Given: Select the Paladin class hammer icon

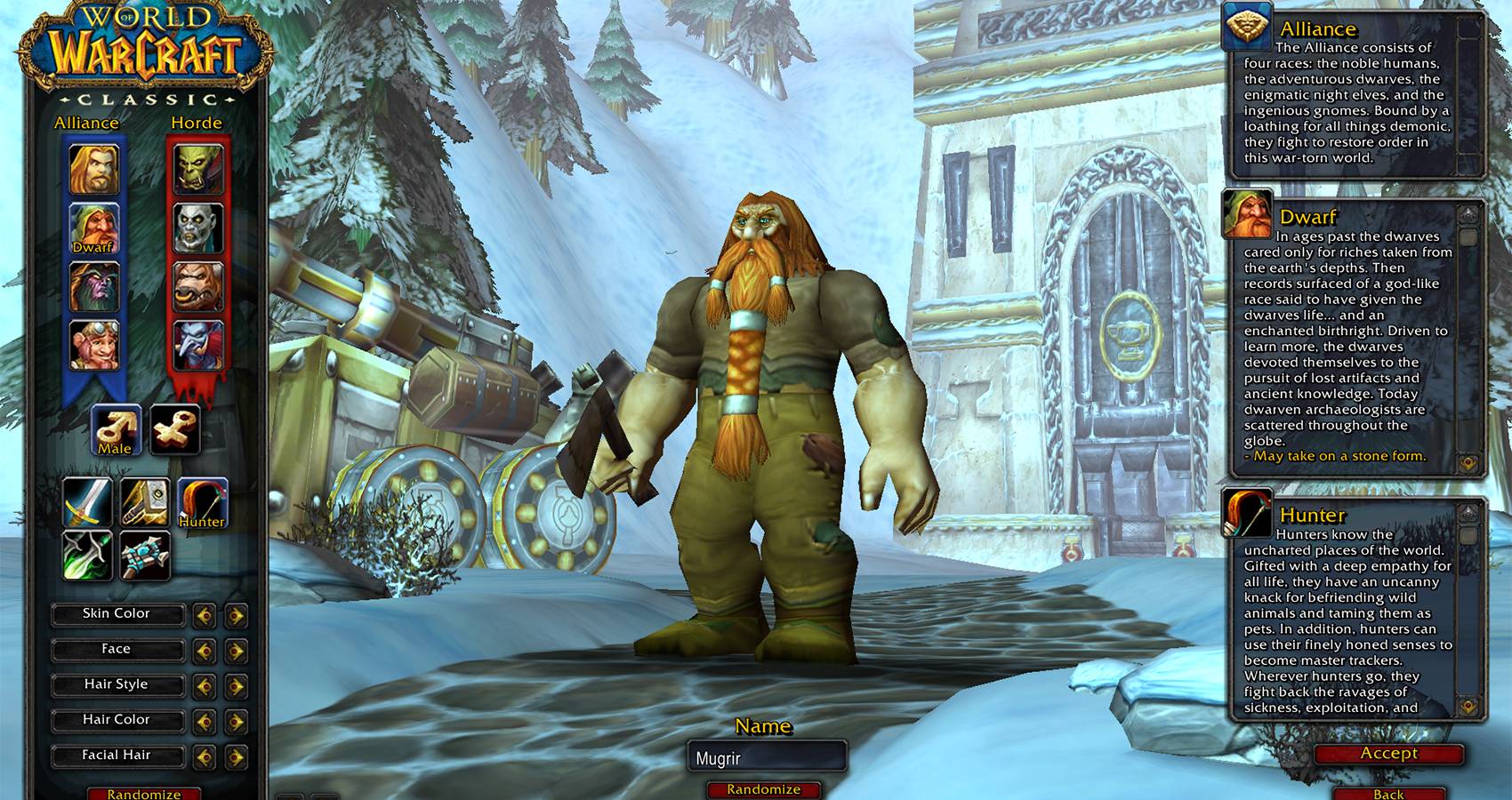Looking at the screenshot, I should pos(145,502).
